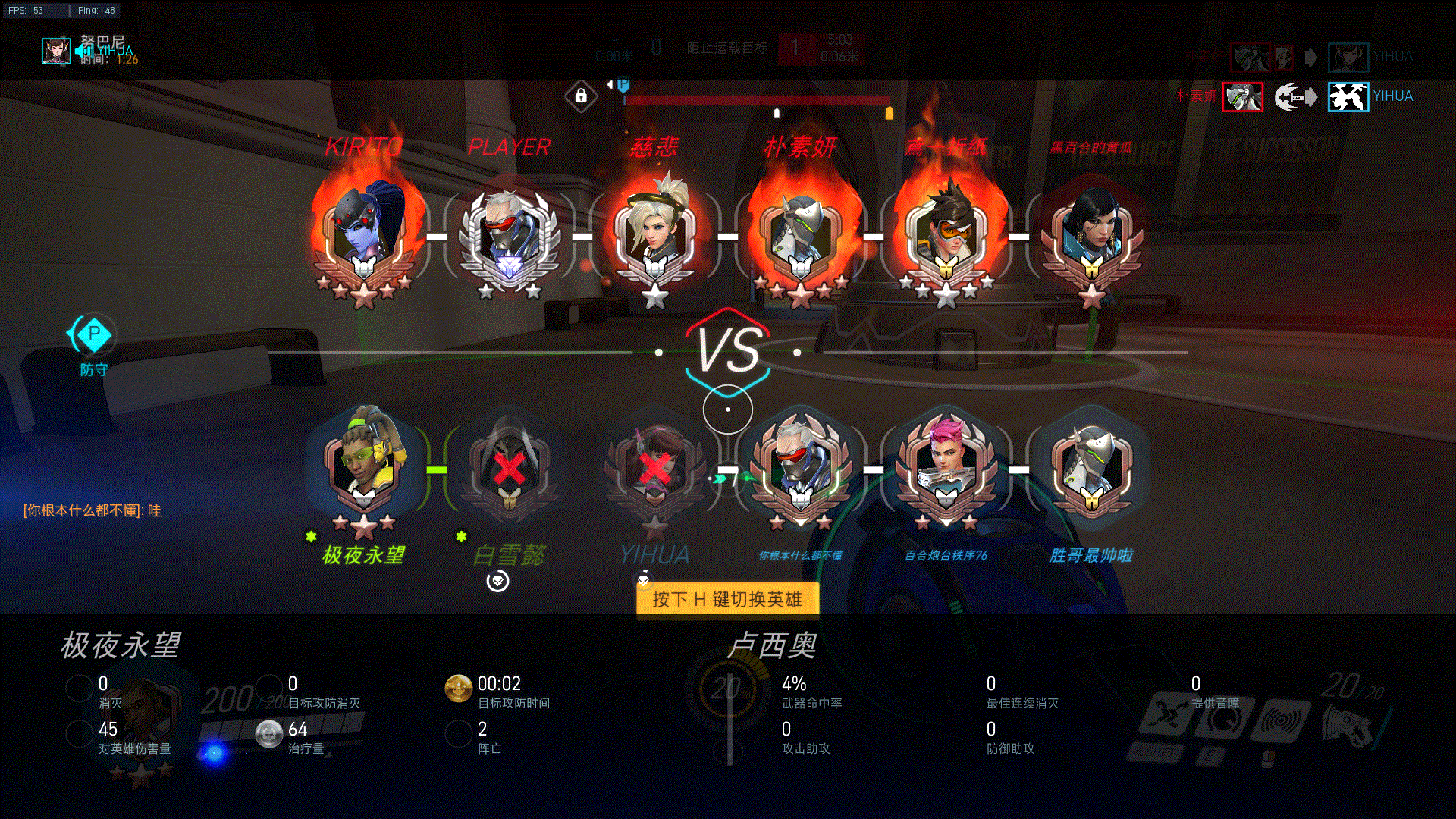This screenshot has height=819, width=1456.
Task: Click the enemy Mercy portrait named 慈悲
Action: click(x=655, y=231)
